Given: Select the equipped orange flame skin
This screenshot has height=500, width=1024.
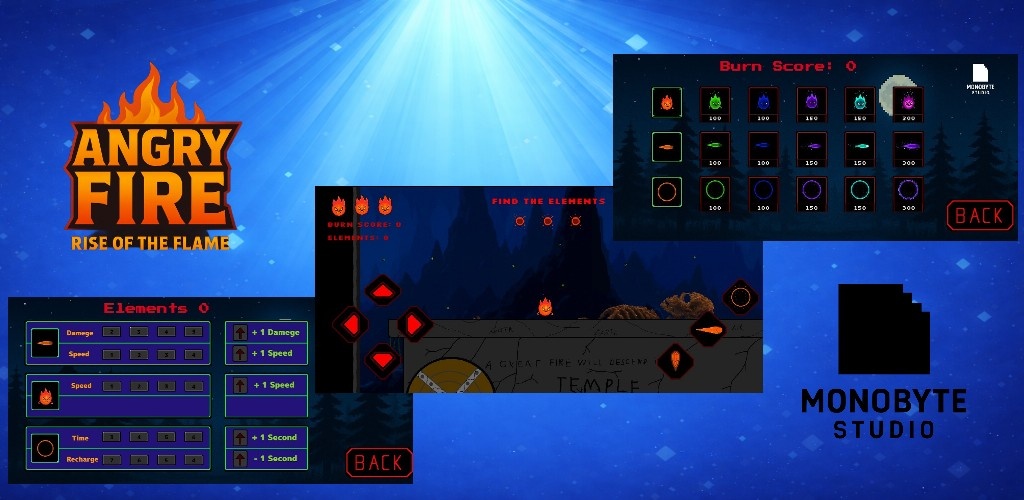Looking at the screenshot, I should [x=666, y=101].
